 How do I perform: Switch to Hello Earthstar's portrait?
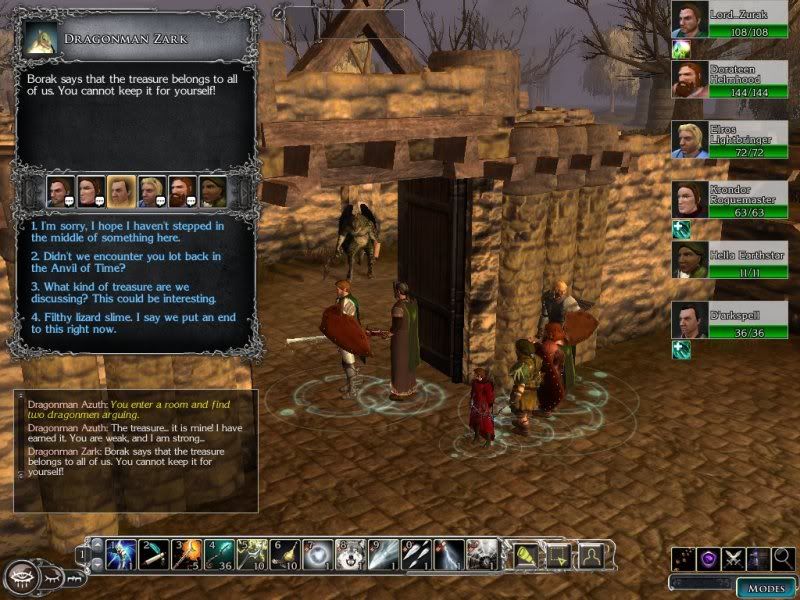pos(690,259)
